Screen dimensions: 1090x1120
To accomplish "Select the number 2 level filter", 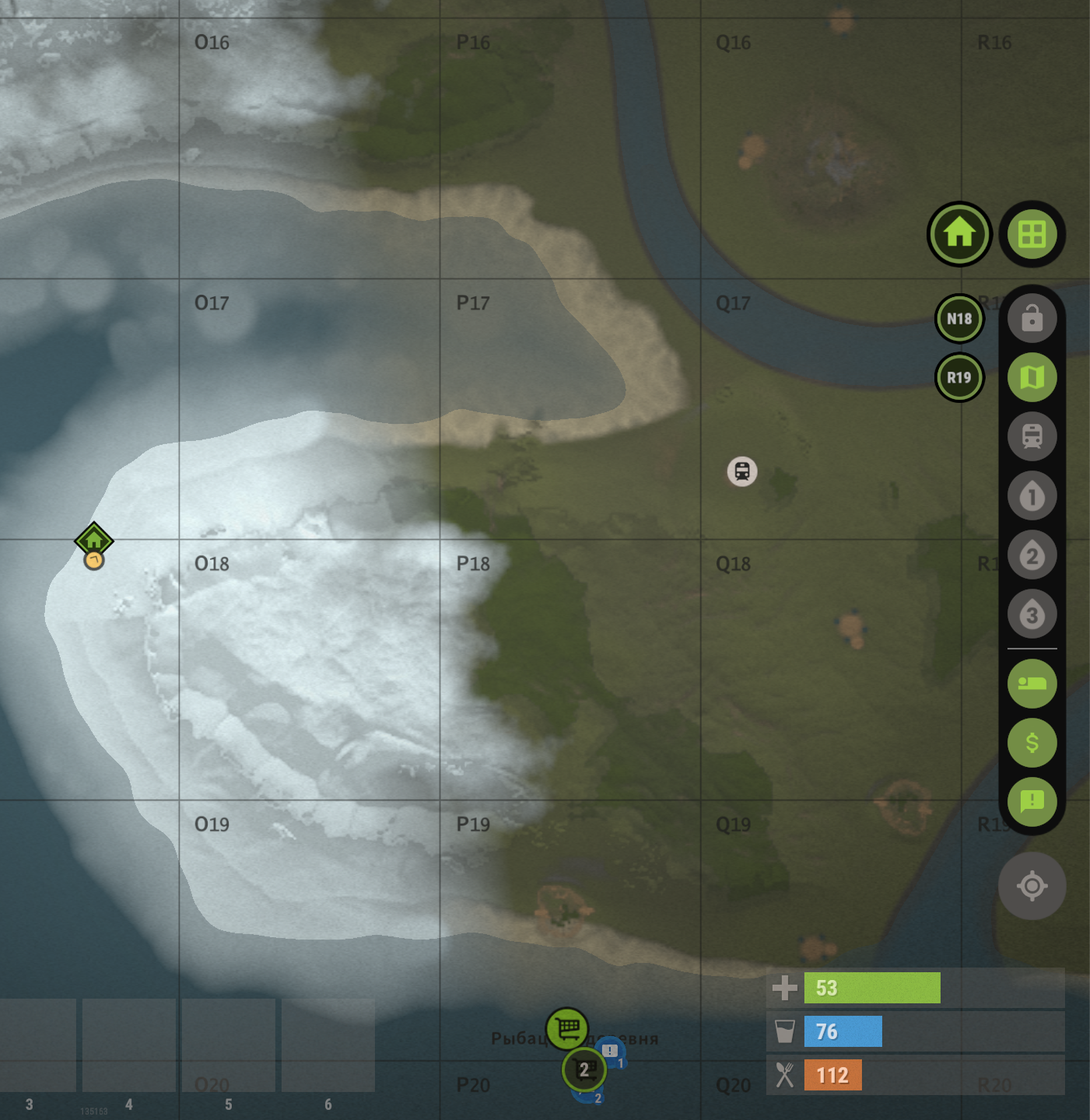I will point(1032,555).
